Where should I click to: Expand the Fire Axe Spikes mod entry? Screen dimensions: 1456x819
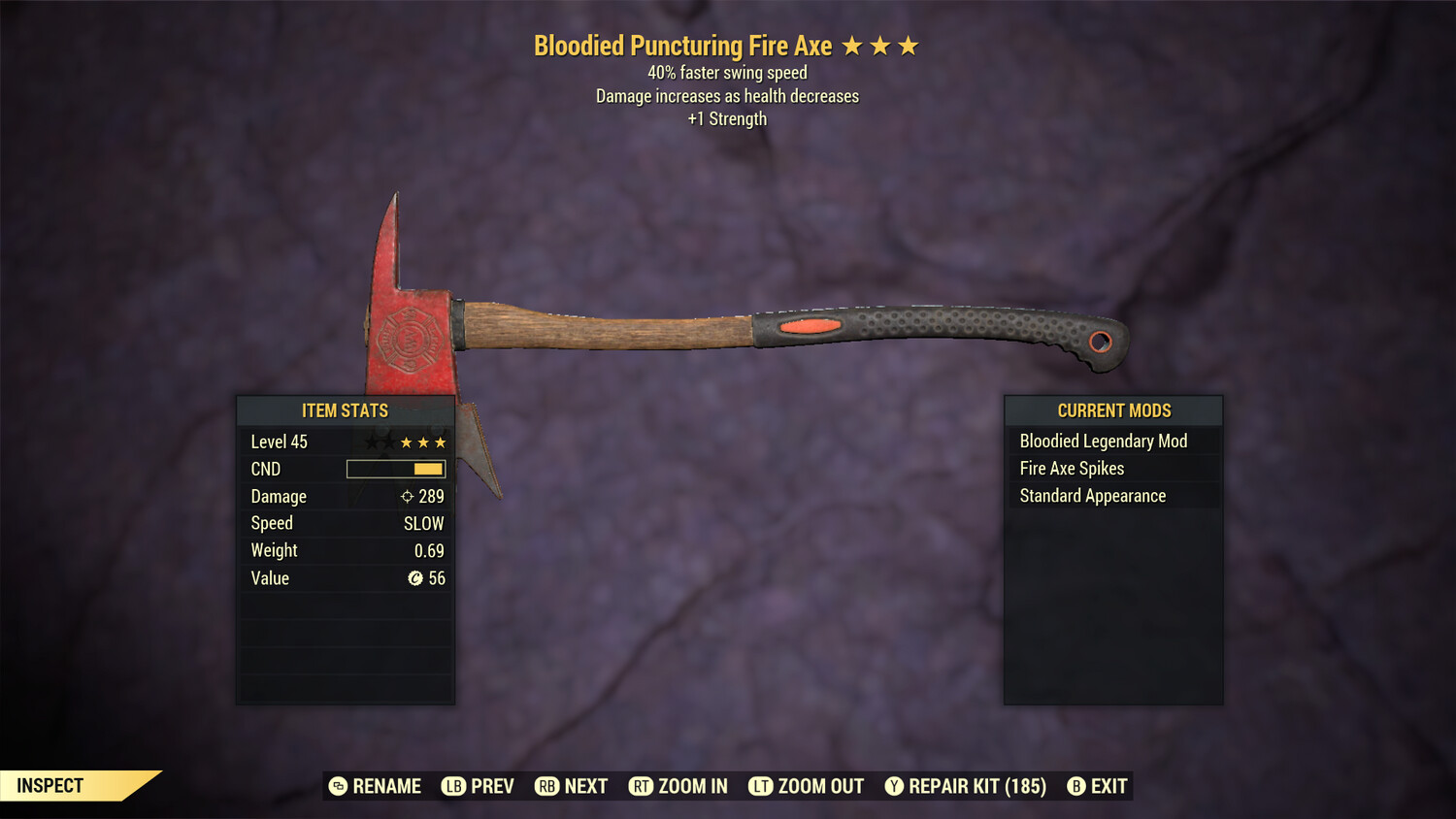point(1071,468)
